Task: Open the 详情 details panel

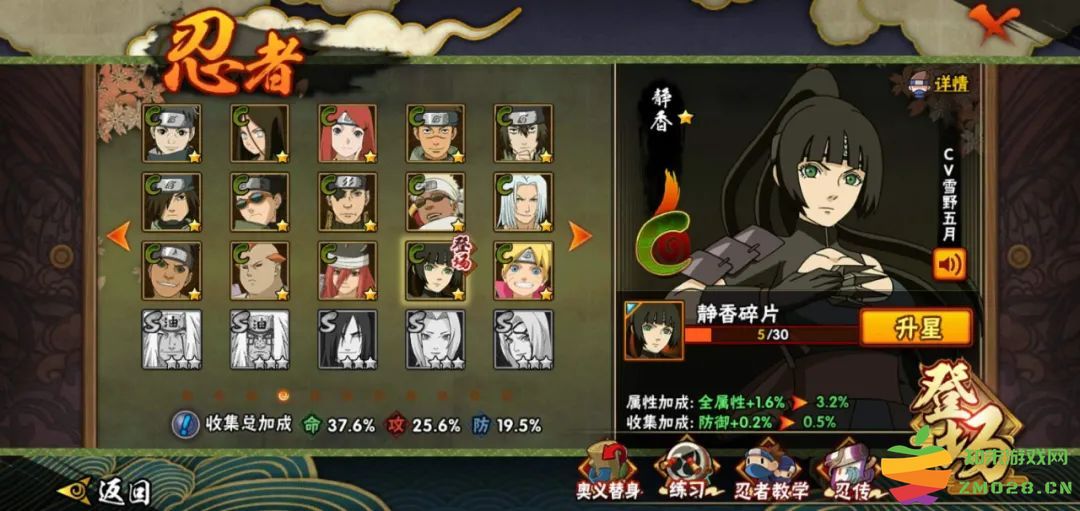Action: coord(938,83)
